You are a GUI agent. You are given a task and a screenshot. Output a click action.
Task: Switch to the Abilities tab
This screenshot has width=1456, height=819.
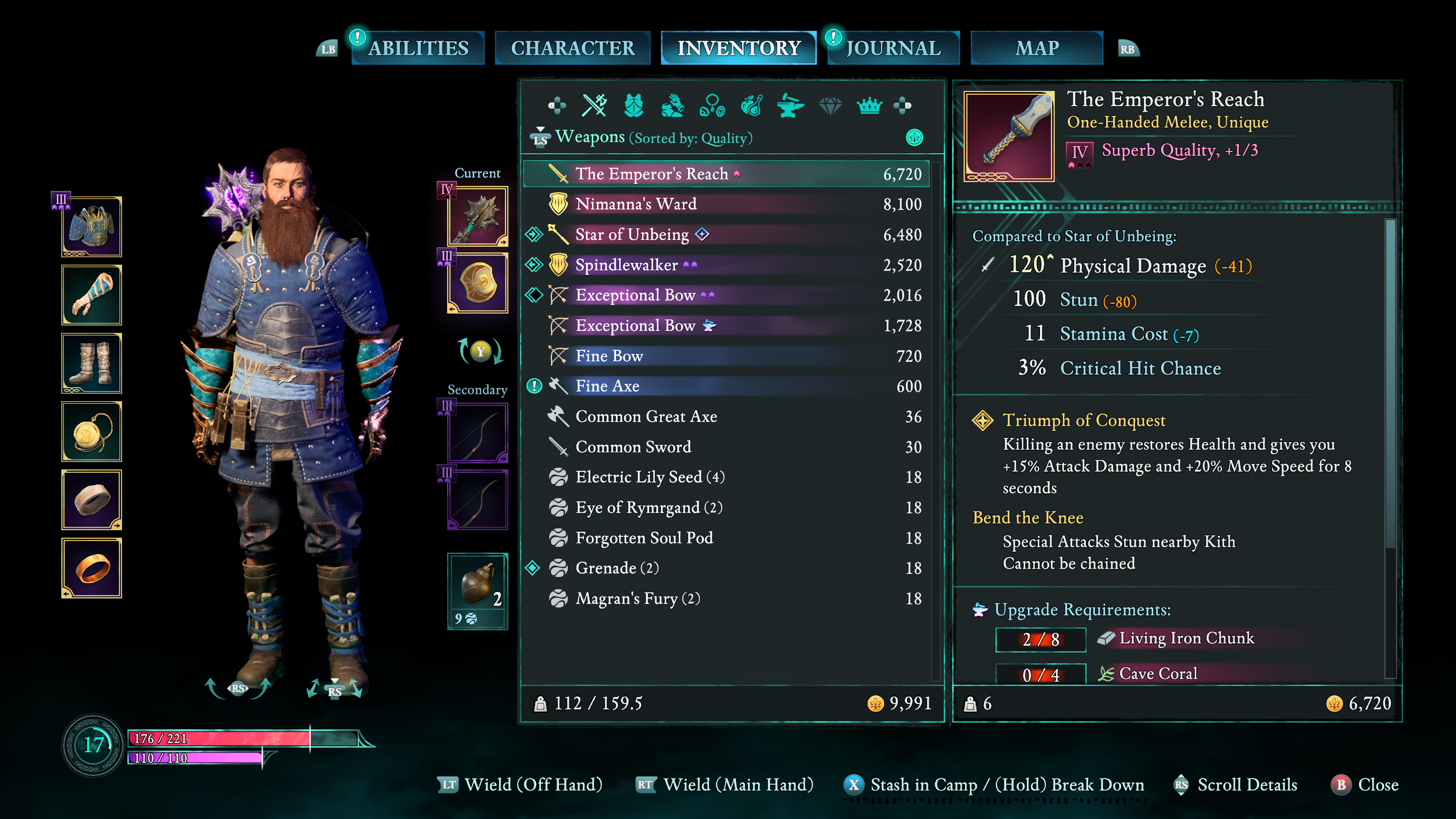tap(418, 48)
